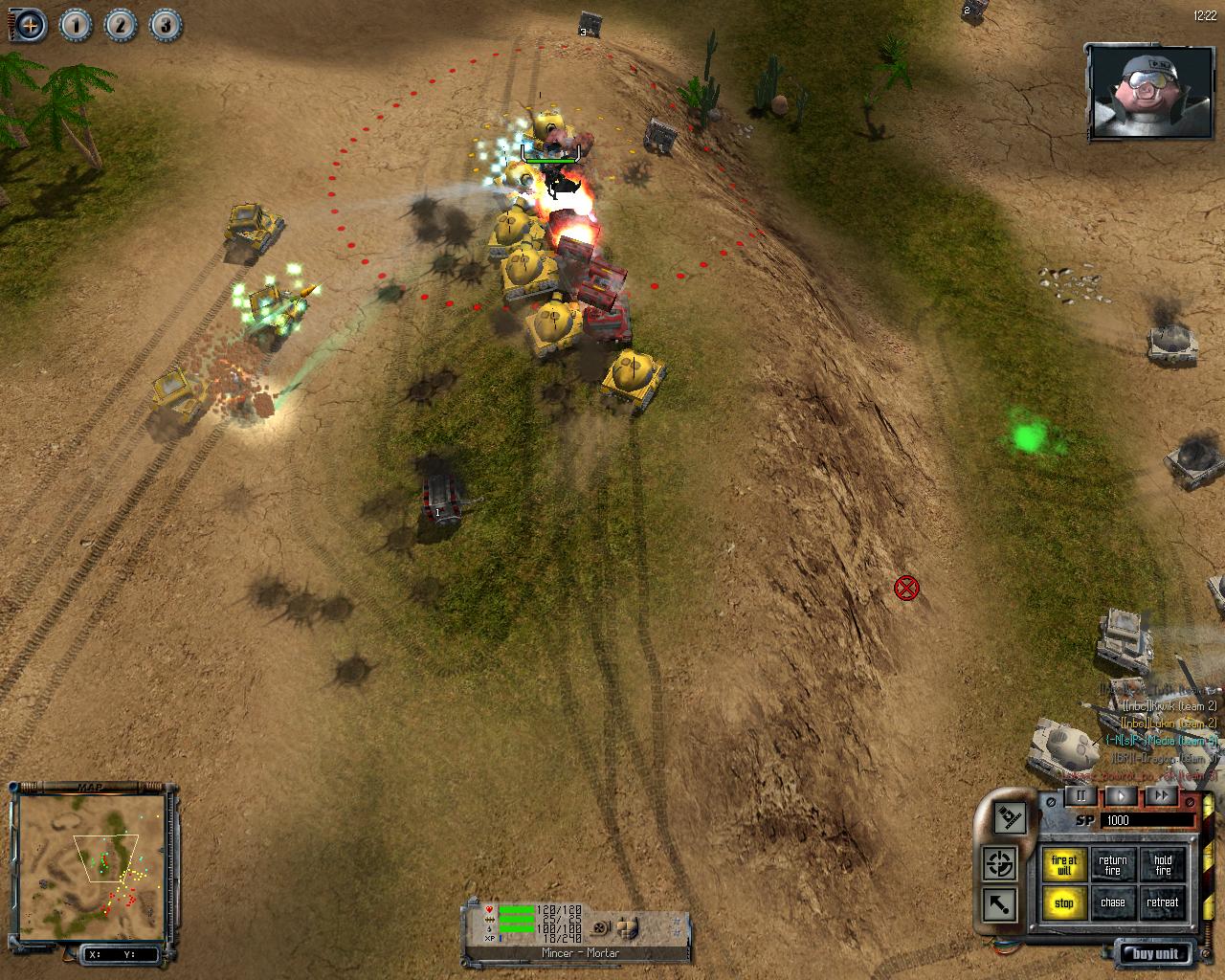The image size is (1225, 980).
Task: Order the unit to retreat
Action: [1163, 903]
